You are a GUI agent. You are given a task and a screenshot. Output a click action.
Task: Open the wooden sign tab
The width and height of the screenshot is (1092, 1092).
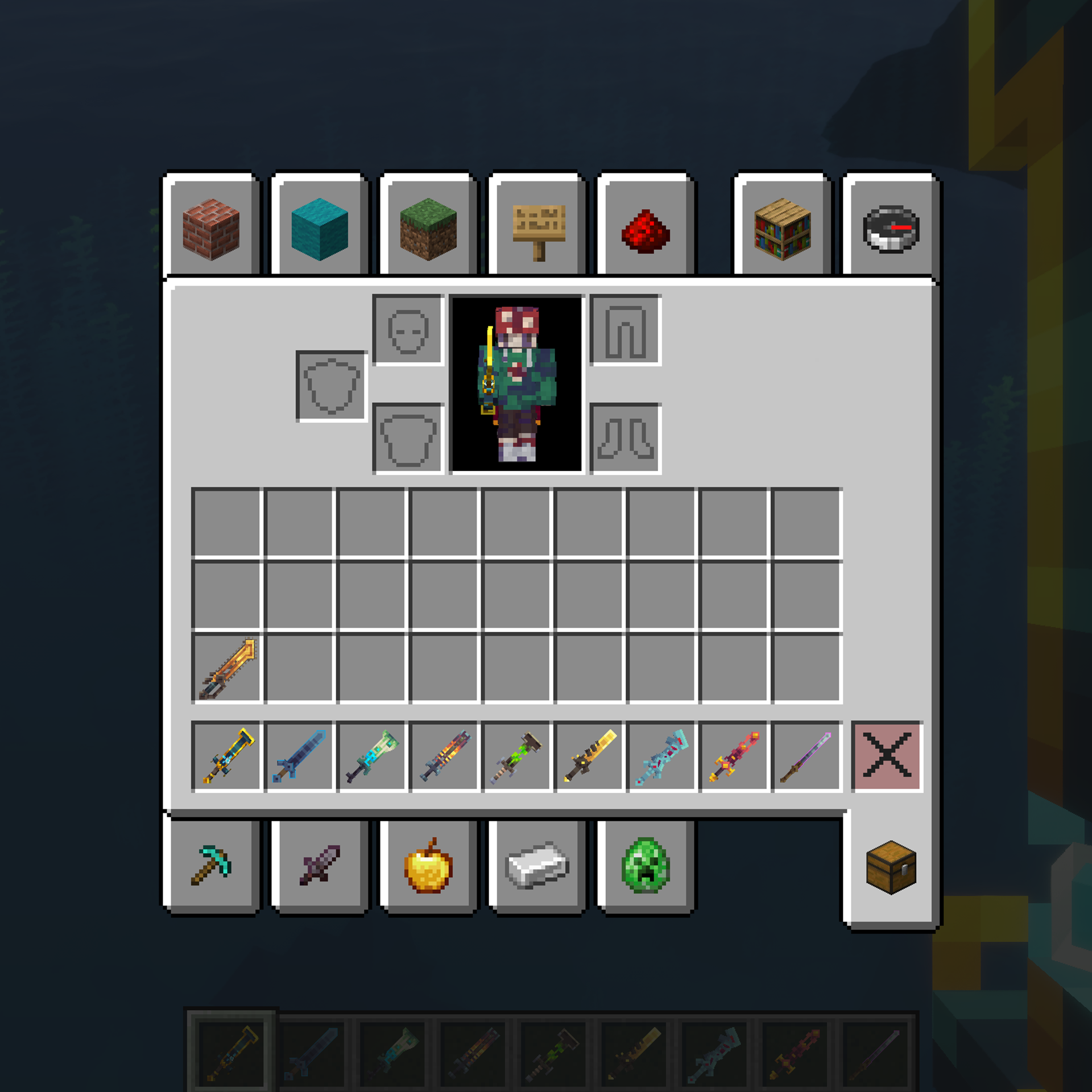pos(537,229)
